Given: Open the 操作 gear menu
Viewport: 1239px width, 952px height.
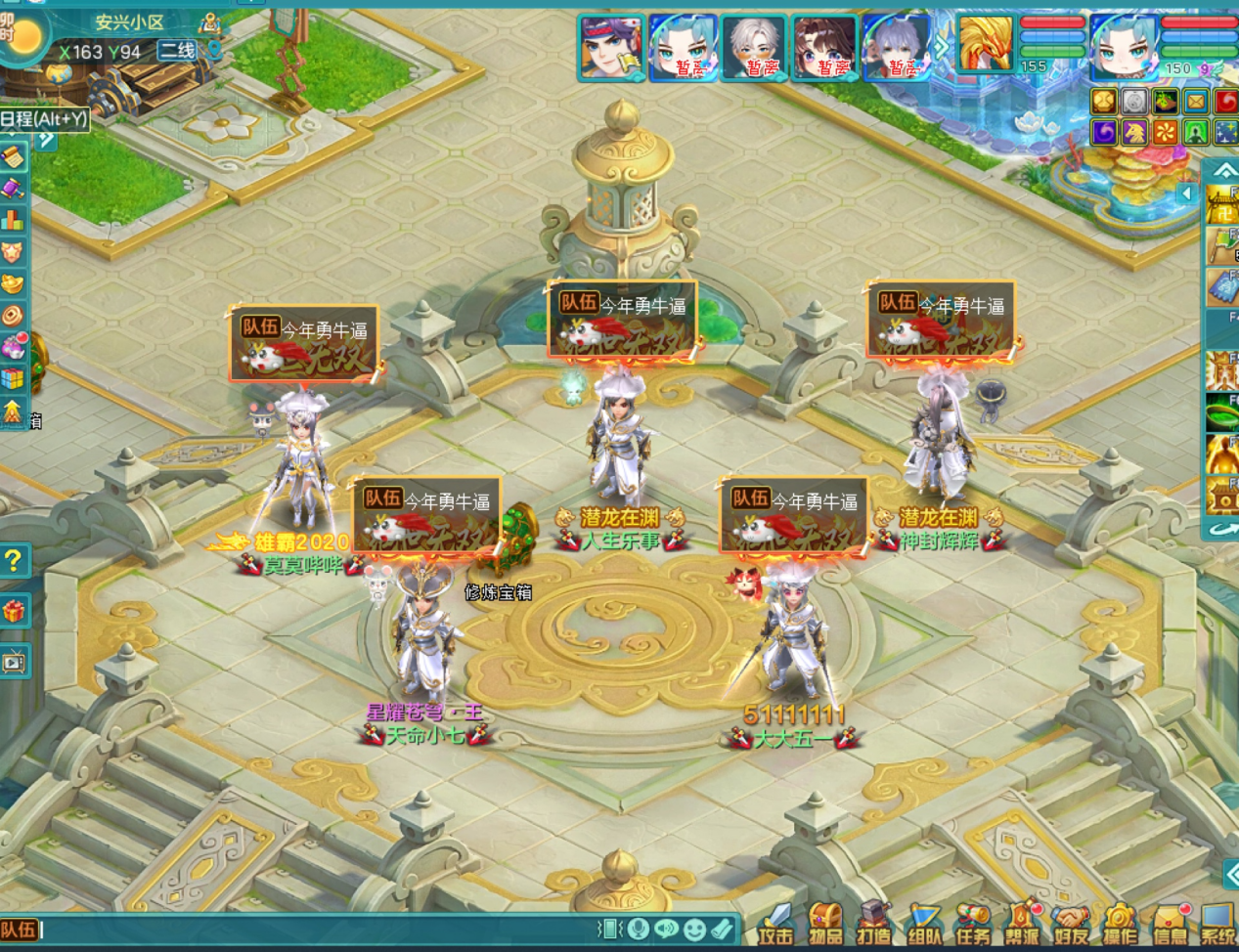Looking at the screenshot, I should [1121, 925].
